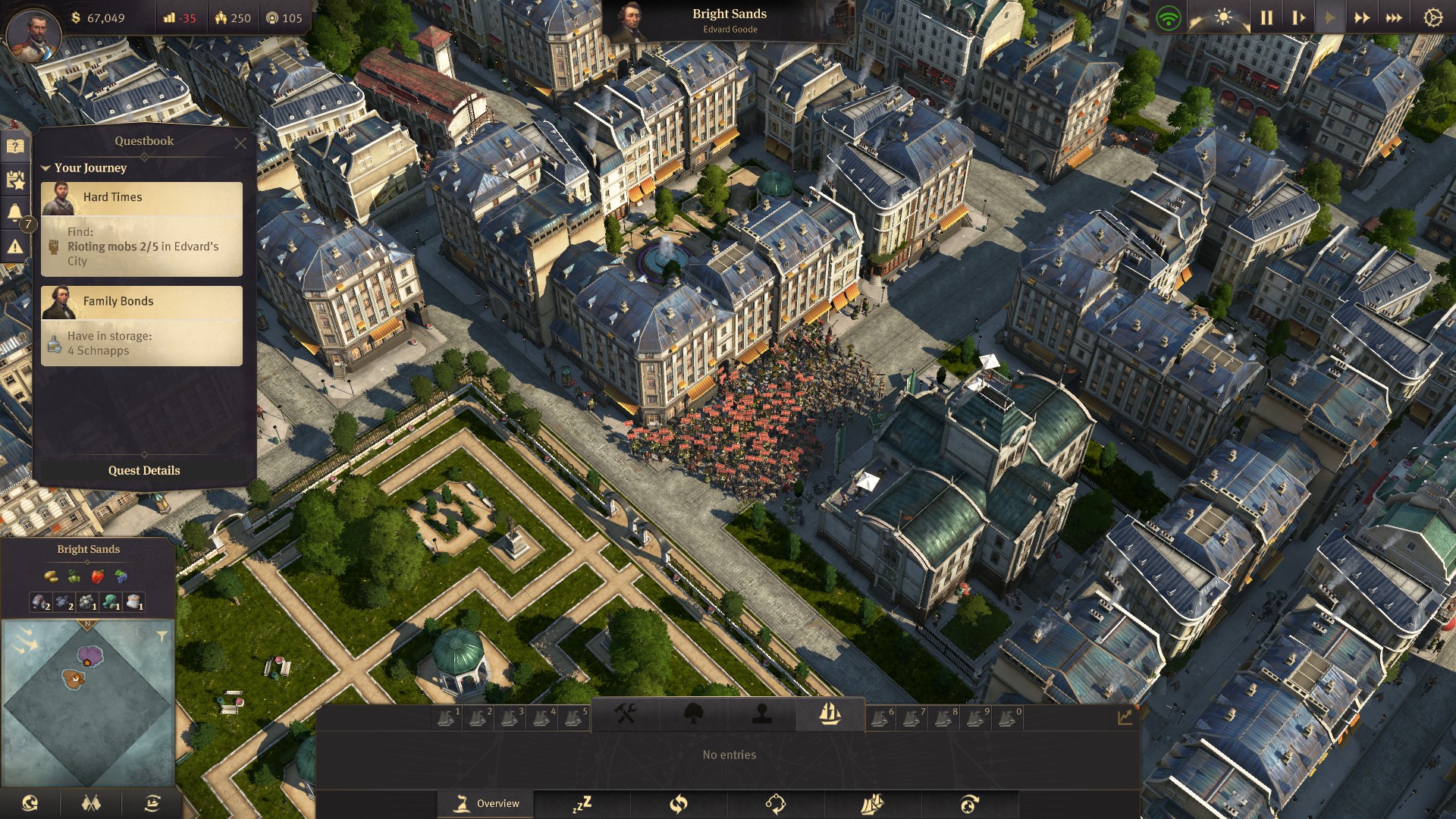Click the purple island on the minimap
This screenshot has width=1456, height=819.
tap(90, 654)
